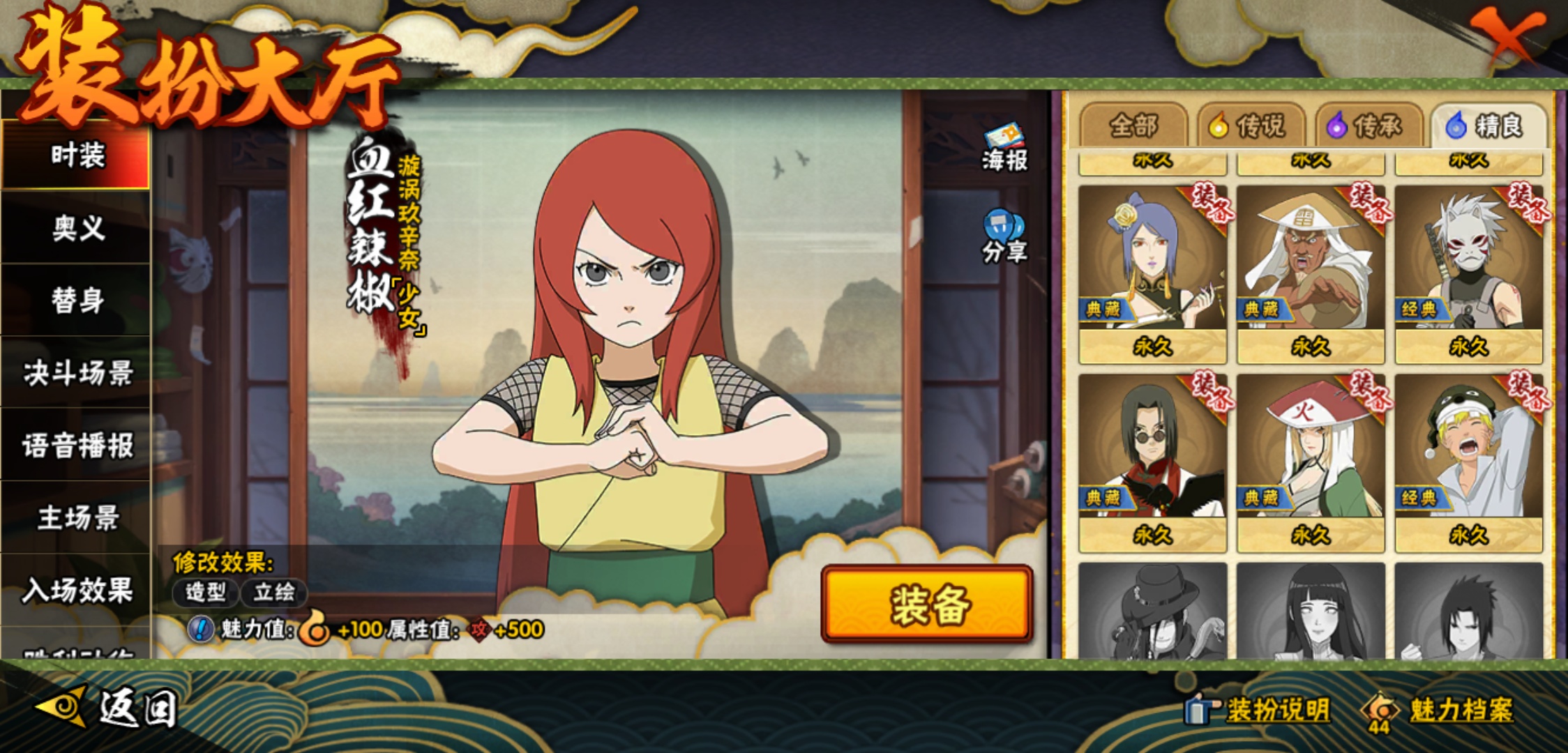Click the orange 装备 equip button
The image size is (1568, 753).
(927, 604)
